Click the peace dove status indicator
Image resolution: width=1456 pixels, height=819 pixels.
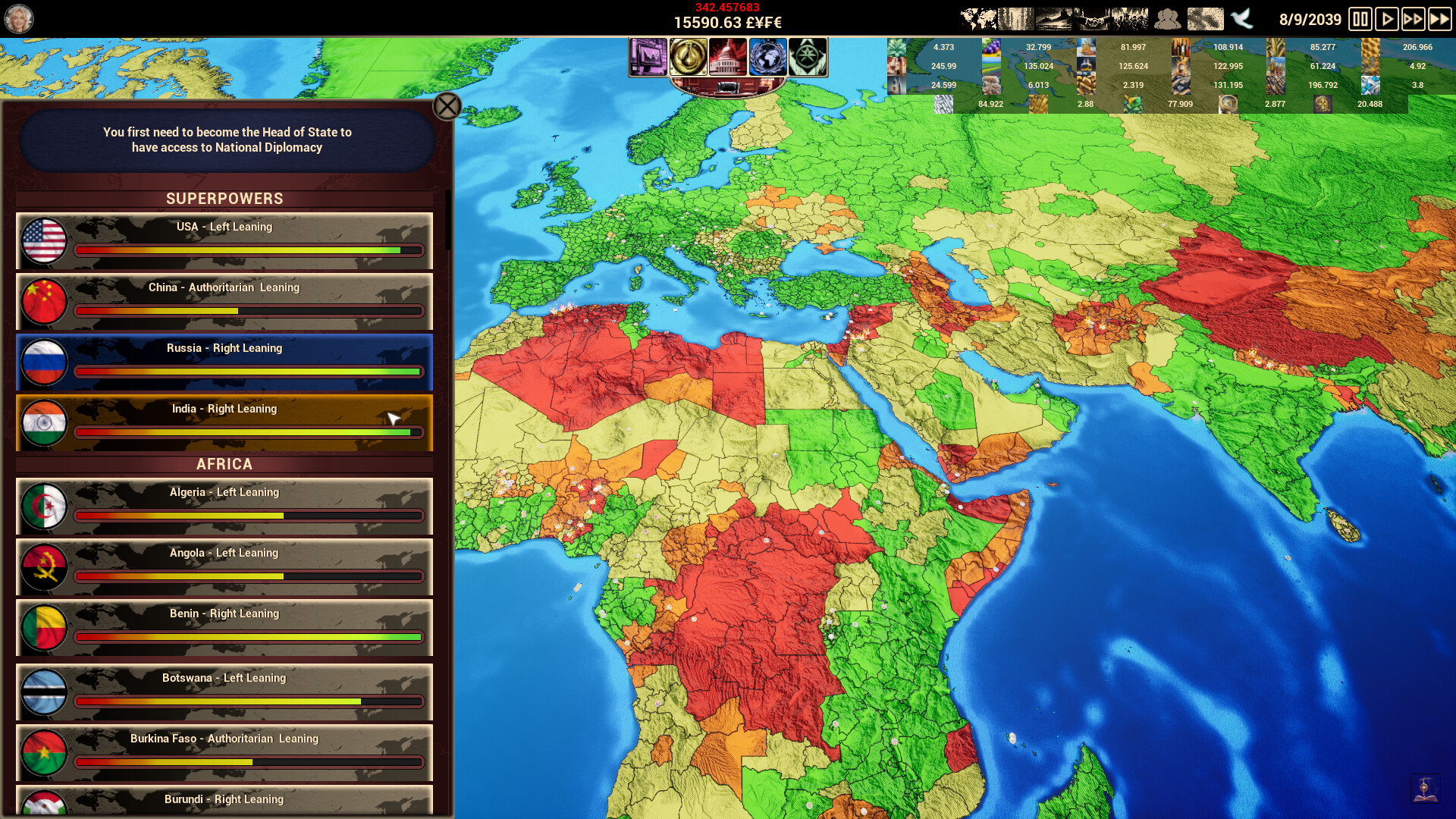(1241, 19)
